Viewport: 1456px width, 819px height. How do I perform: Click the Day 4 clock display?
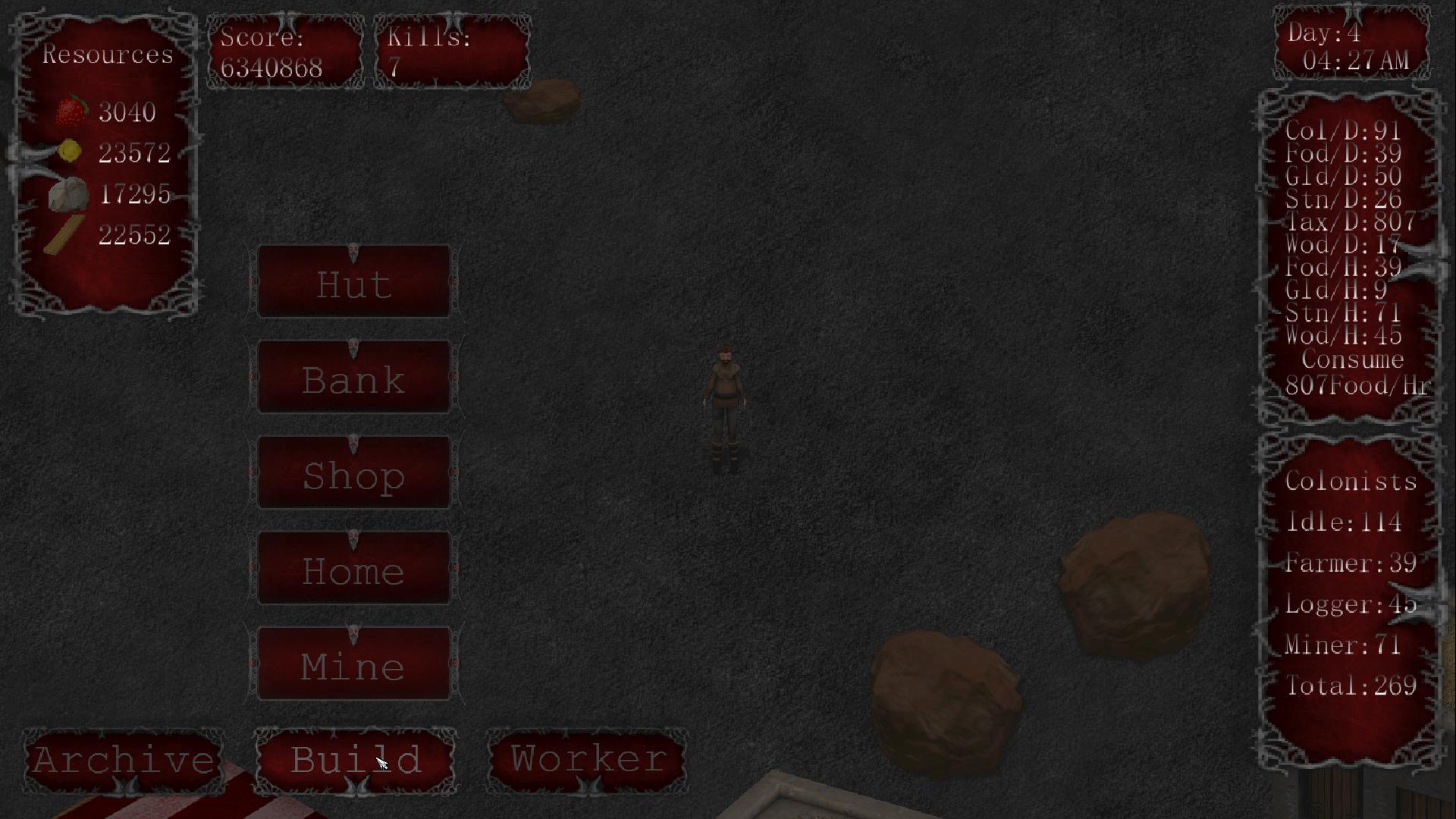point(1351,47)
